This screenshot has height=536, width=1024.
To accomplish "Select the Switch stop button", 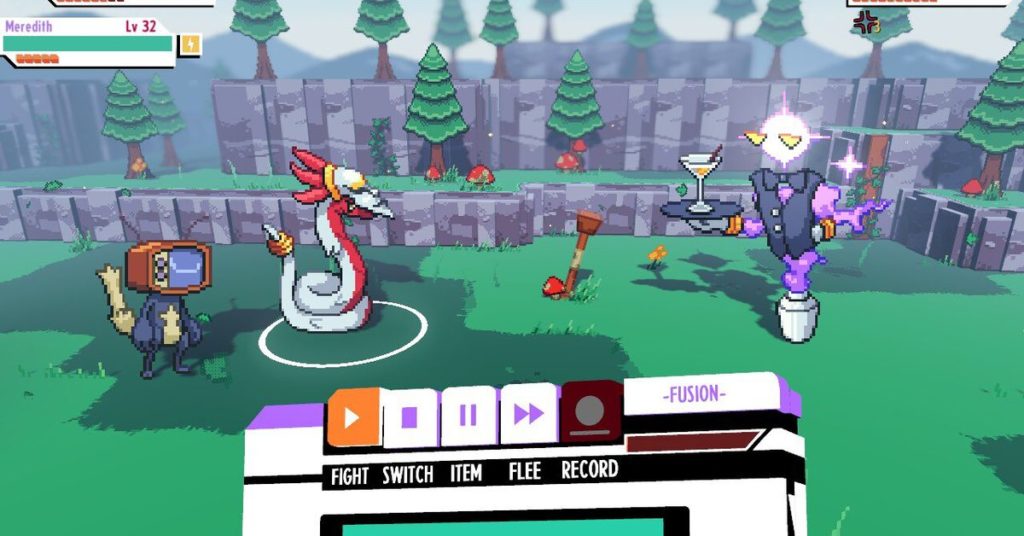I will [410, 417].
